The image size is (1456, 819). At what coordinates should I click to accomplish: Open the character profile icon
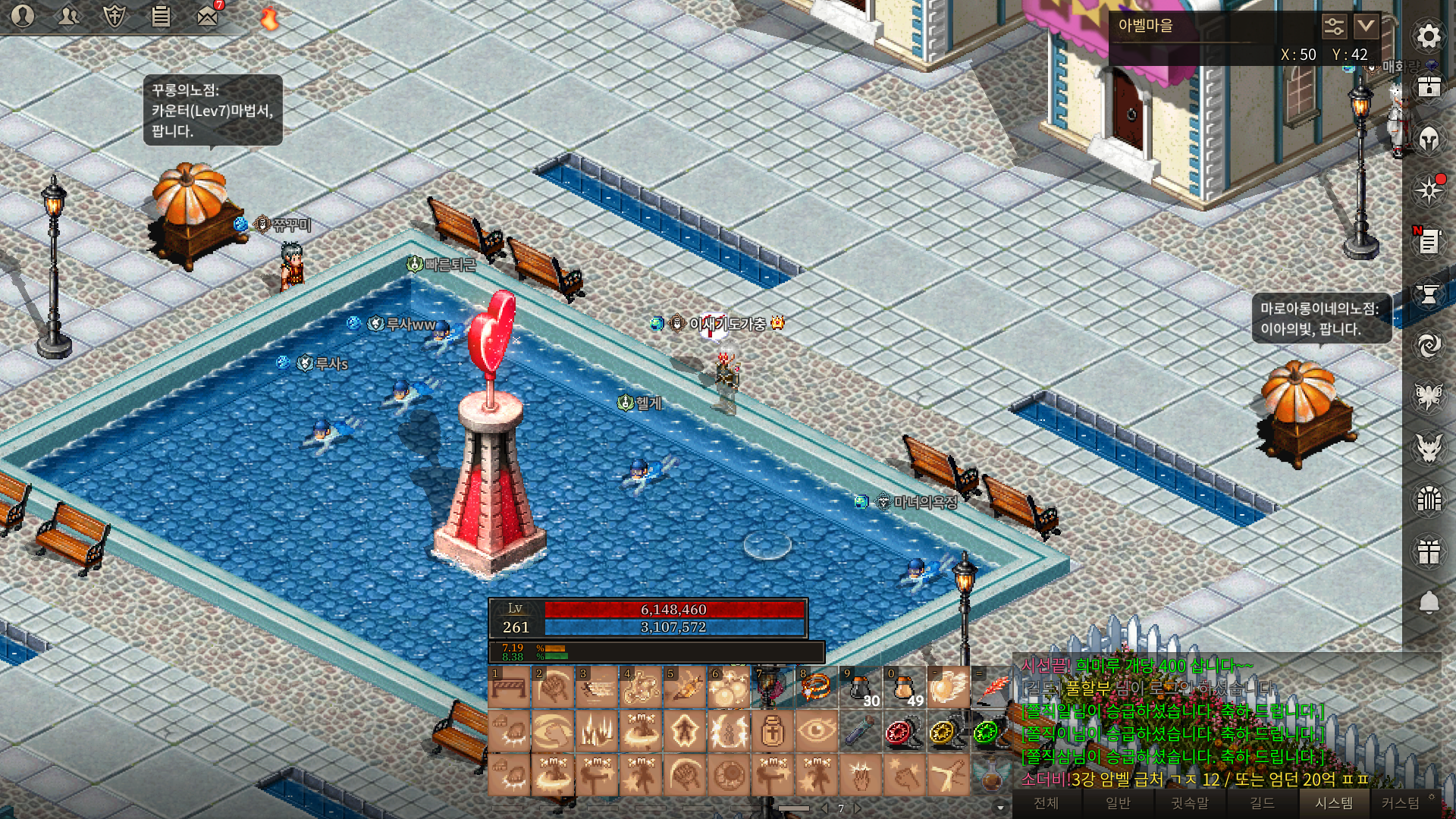[x=23, y=16]
